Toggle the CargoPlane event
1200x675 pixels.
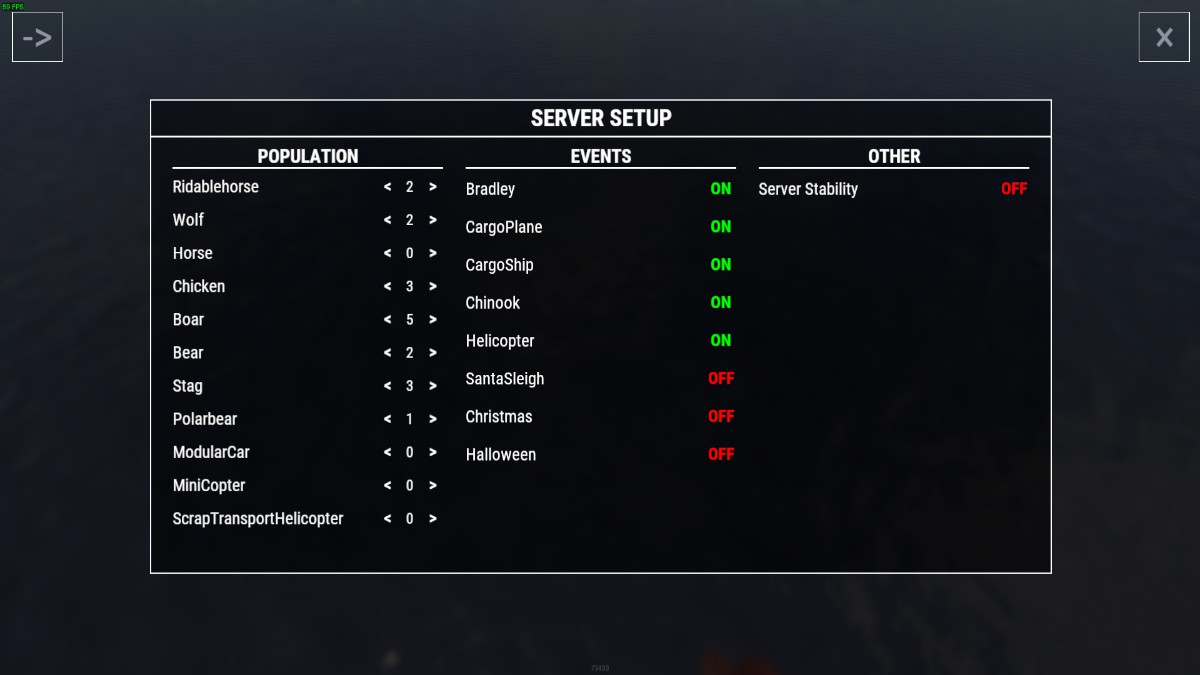[x=720, y=227]
